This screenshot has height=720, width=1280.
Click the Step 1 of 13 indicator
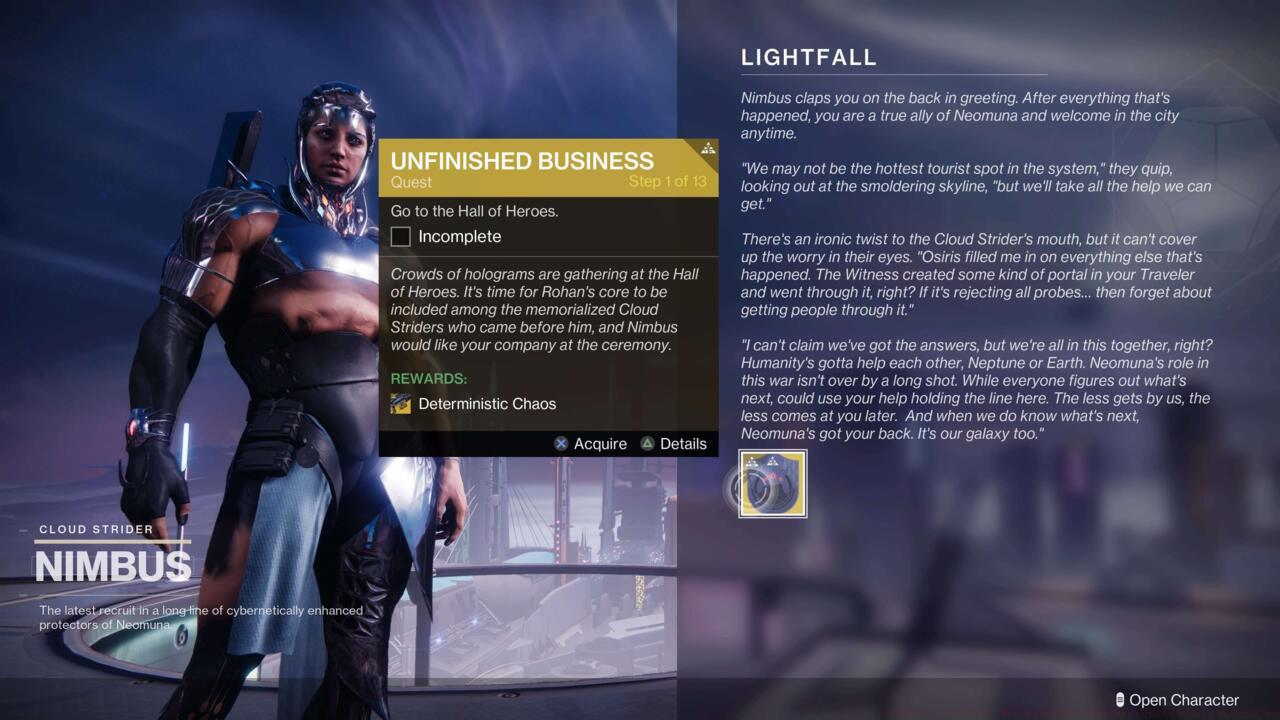(x=666, y=182)
